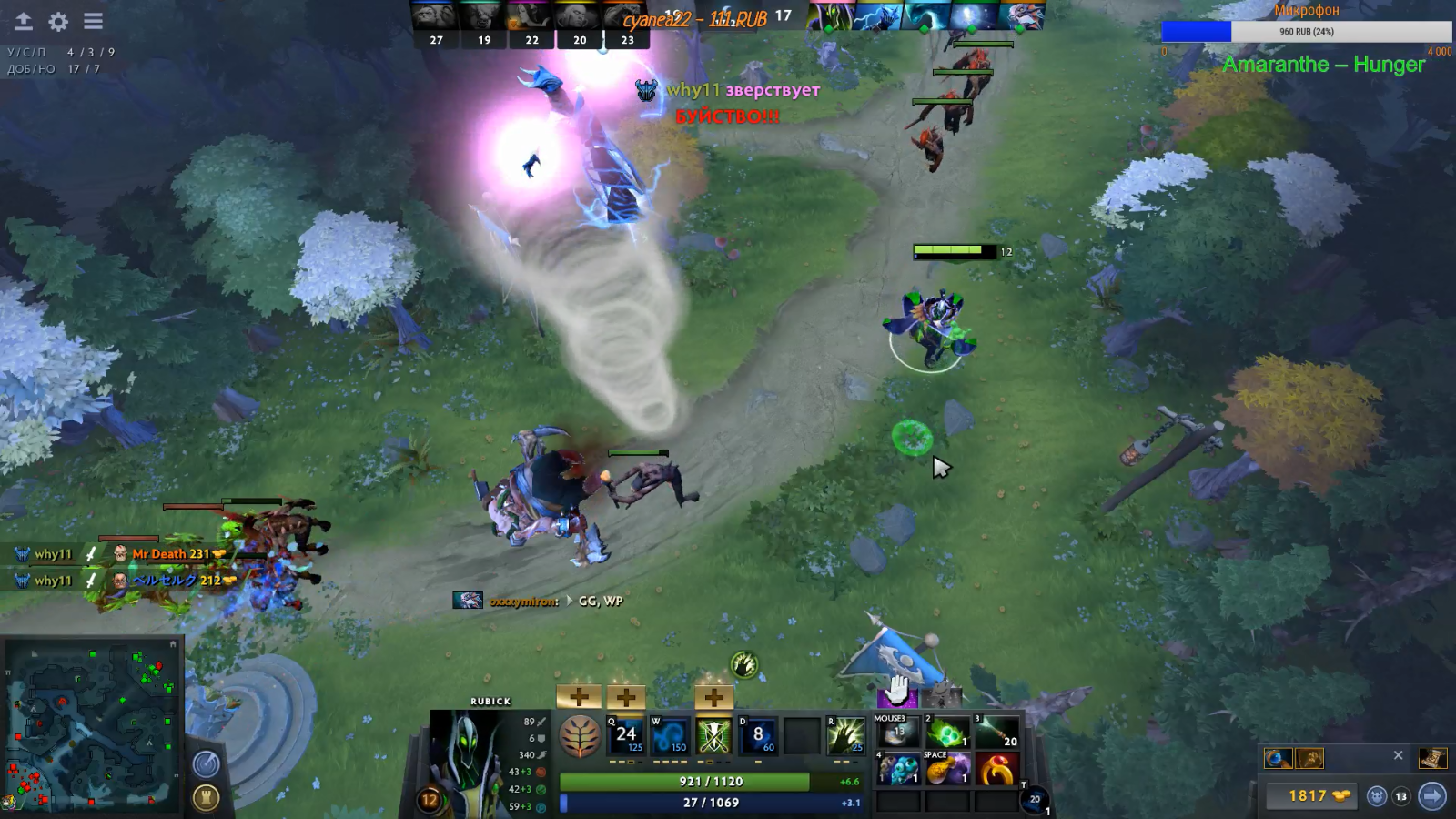This screenshot has width=1456, height=819.
Task: Use the Magic Wand with 20 charges
Action: tap(996, 733)
